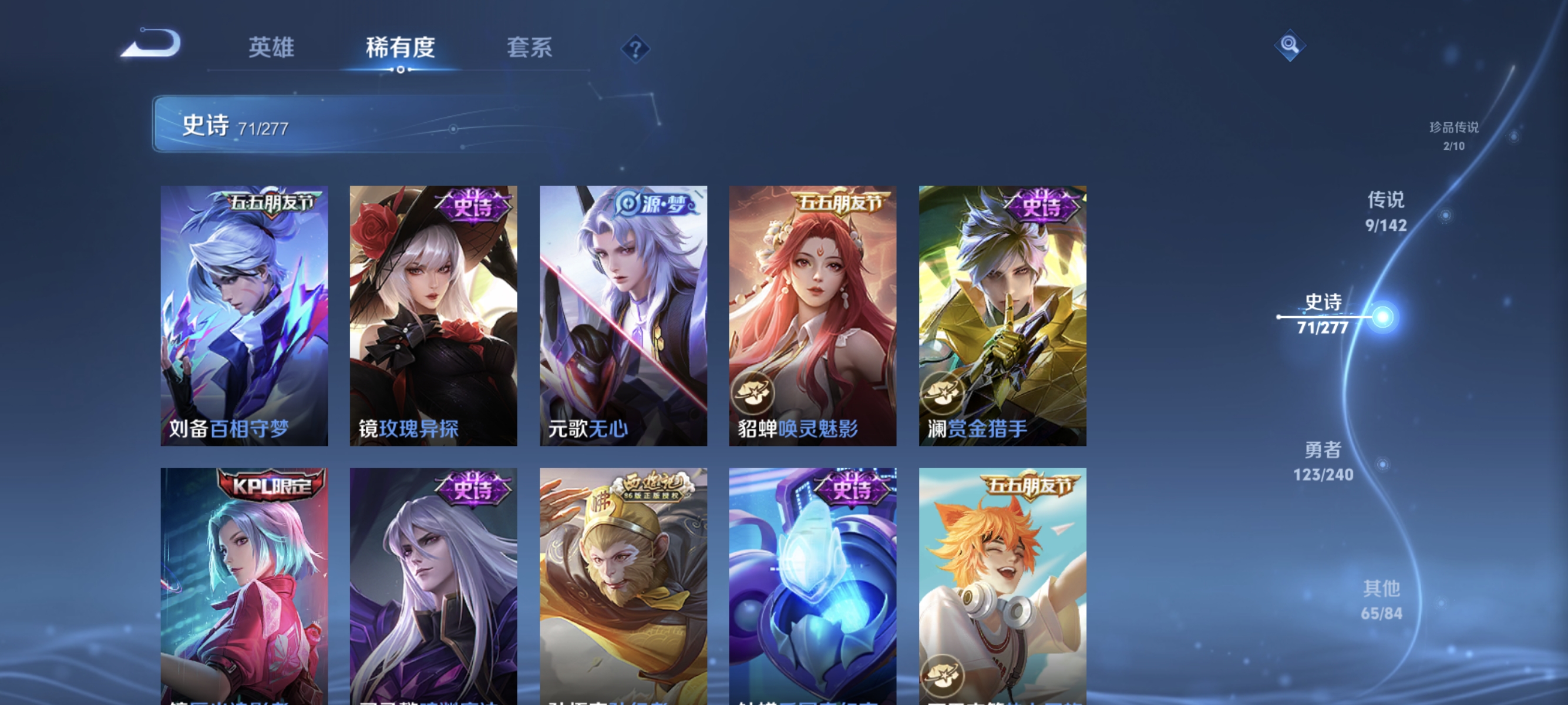This screenshot has height=705, width=1568.
Task: Switch to the 英雄 tab
Action: (x=271, y=47)
